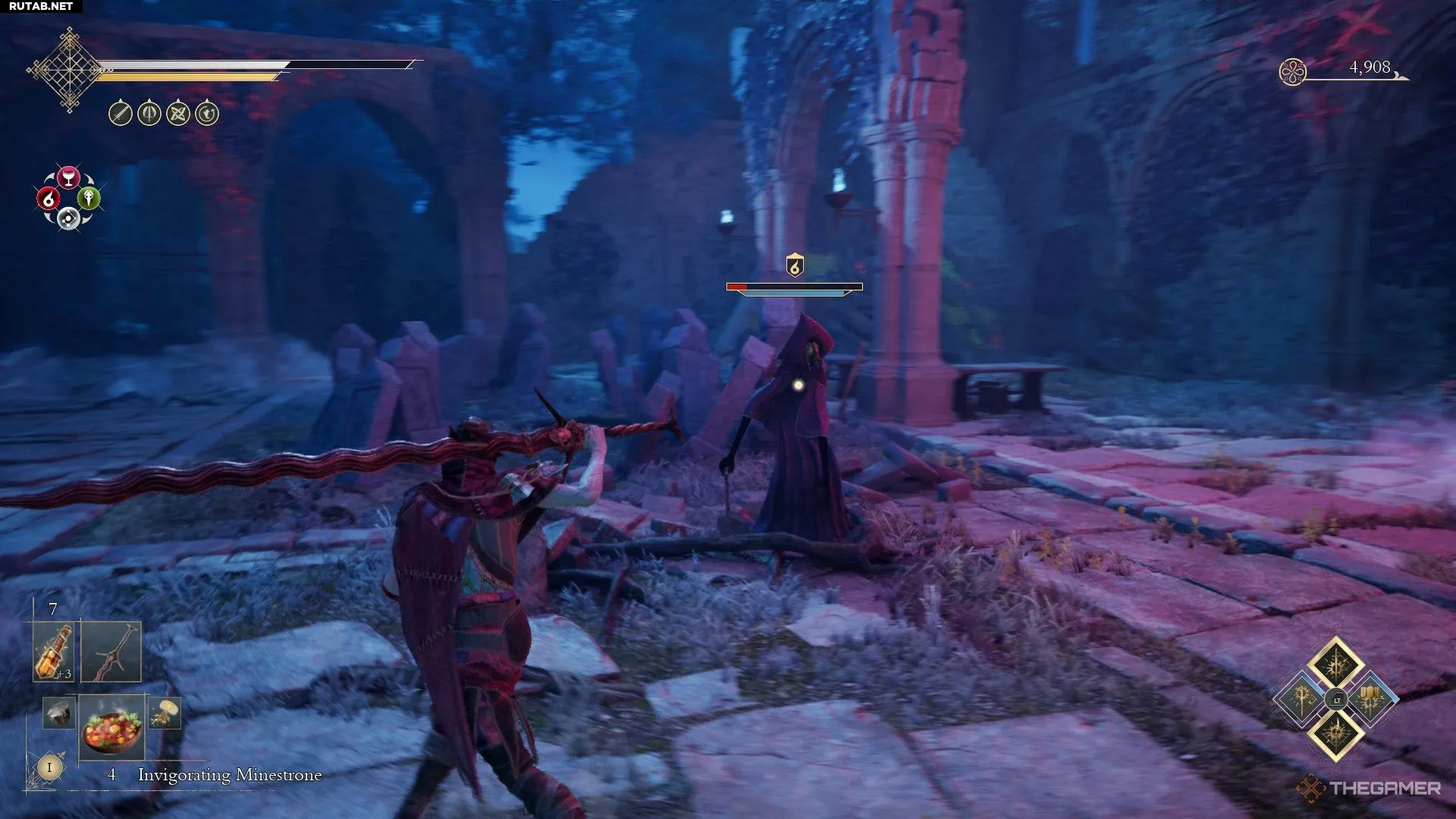The width and height of the screenshot is (1456, 819).
Task: Select the thorned branch weapon slot
Action: point(111,652)
